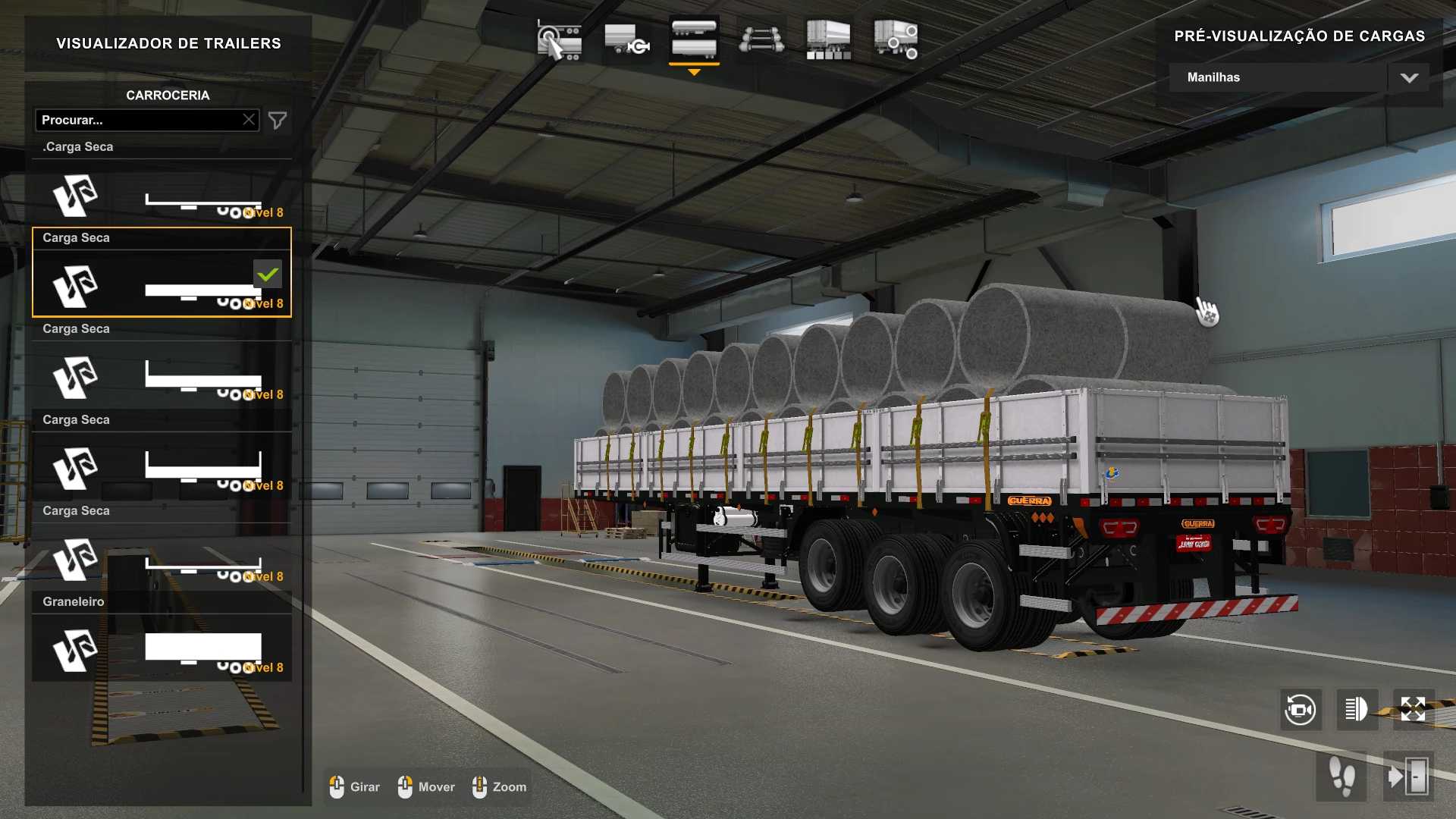Switch to the trailer coupling tab
The height and width of the screenshot is (819, 1456).
coord(626,40)
